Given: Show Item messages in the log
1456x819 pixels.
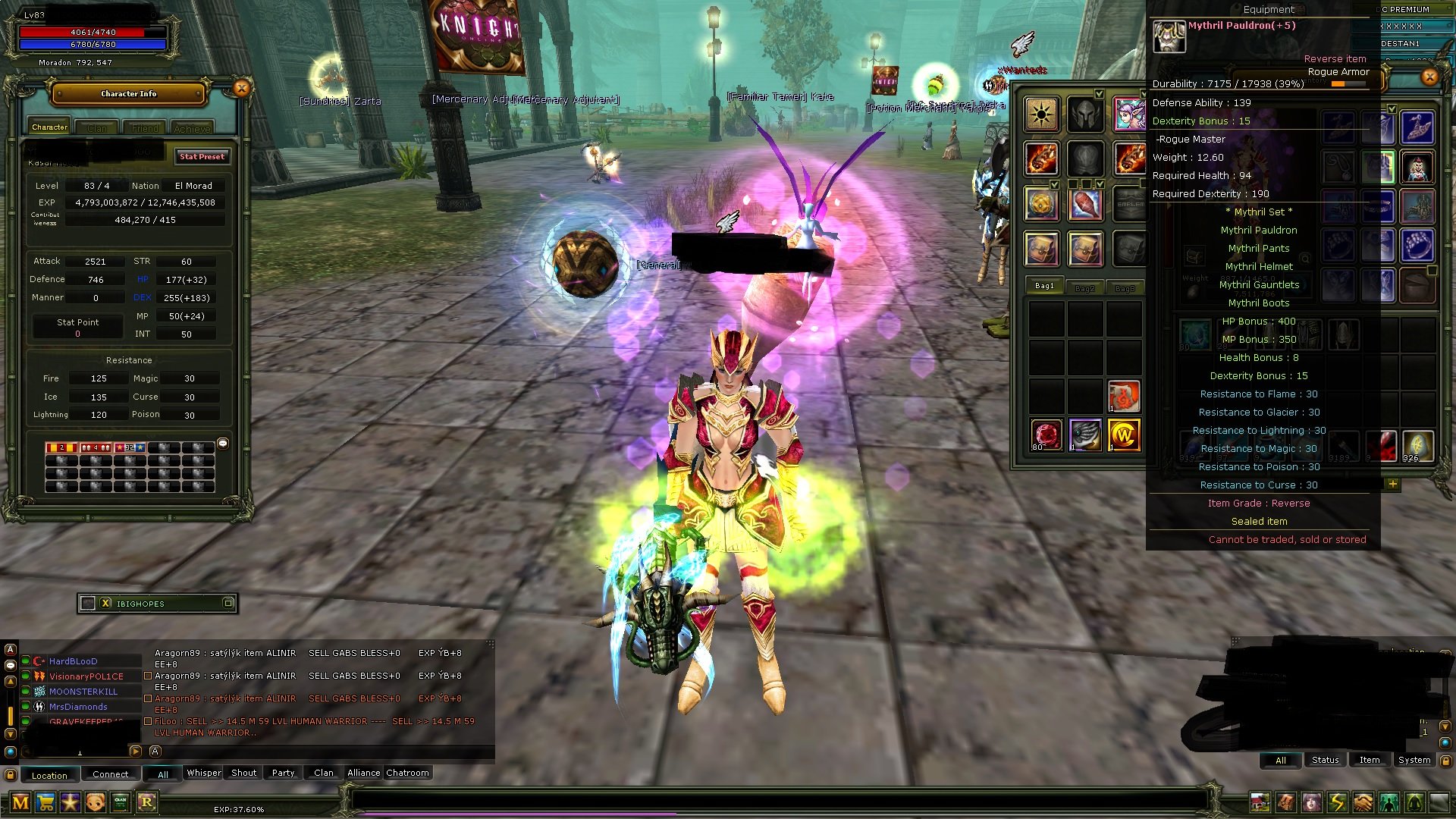Looking at the screenshot, I should tap(1369, 761).
